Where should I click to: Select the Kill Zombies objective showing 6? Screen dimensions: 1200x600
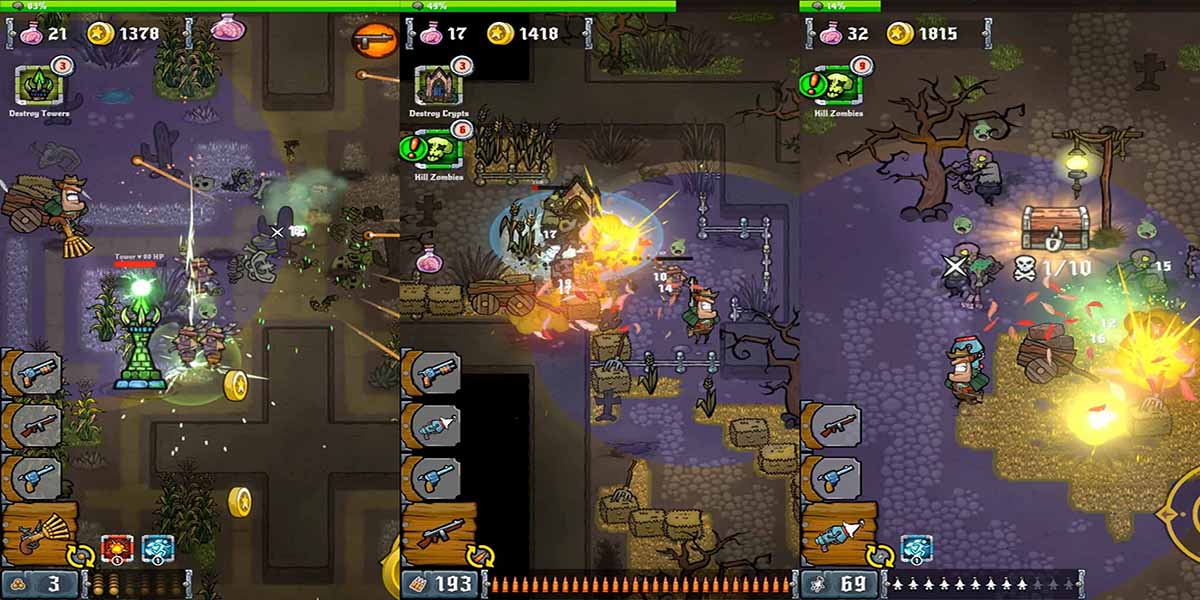click(x=438, y=150)
